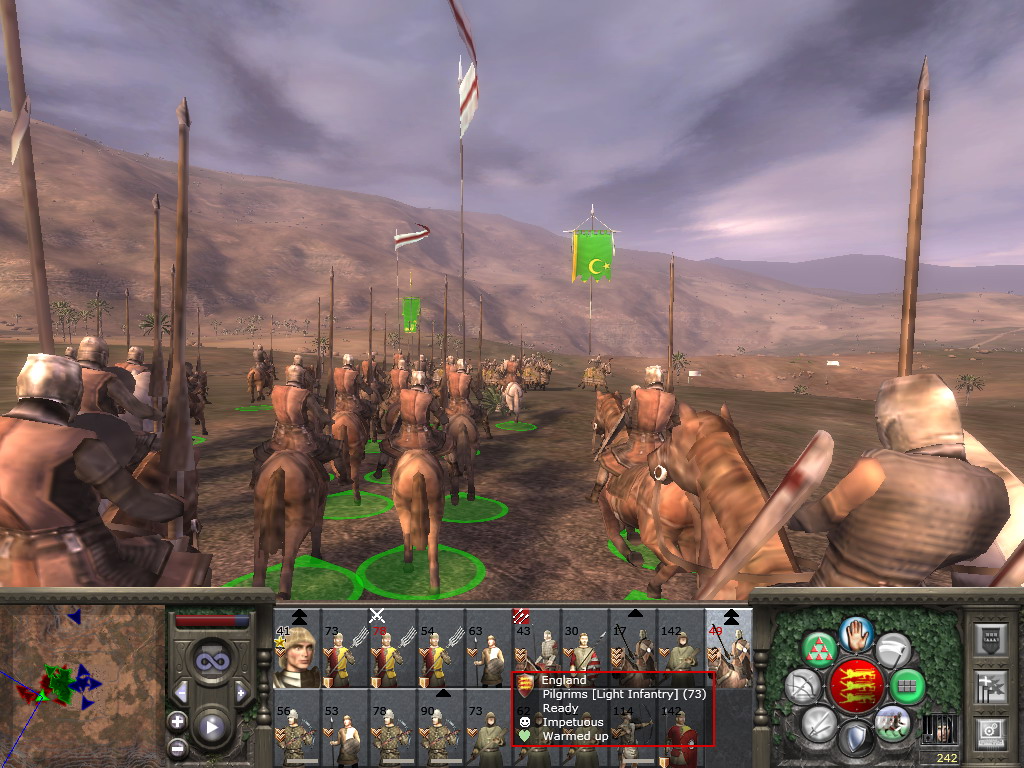Decrease game speed with left arrow

pyautogui.click(x=181, y=692)
